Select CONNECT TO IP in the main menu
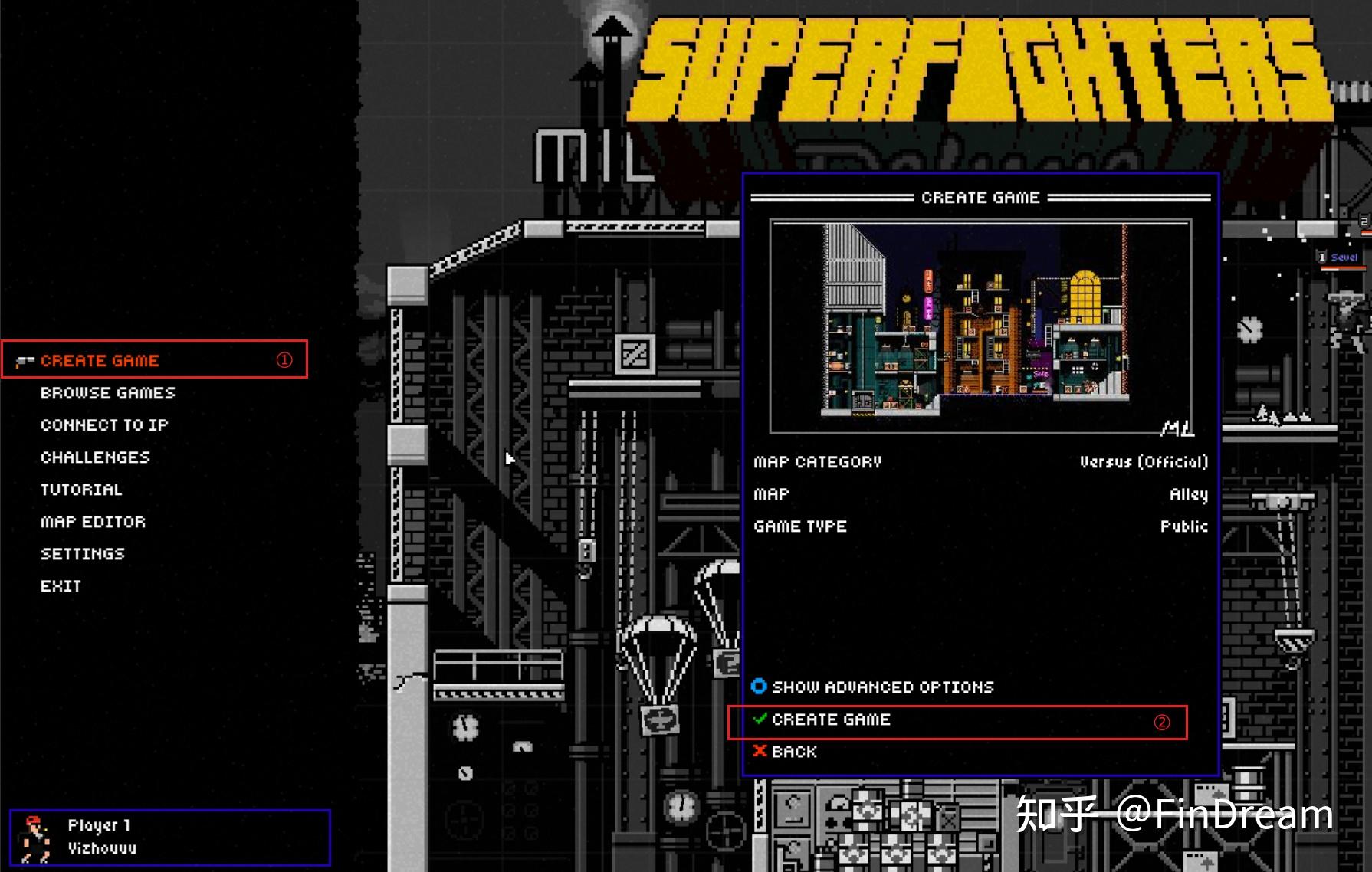1372x872 pixels. pos(104,425)
